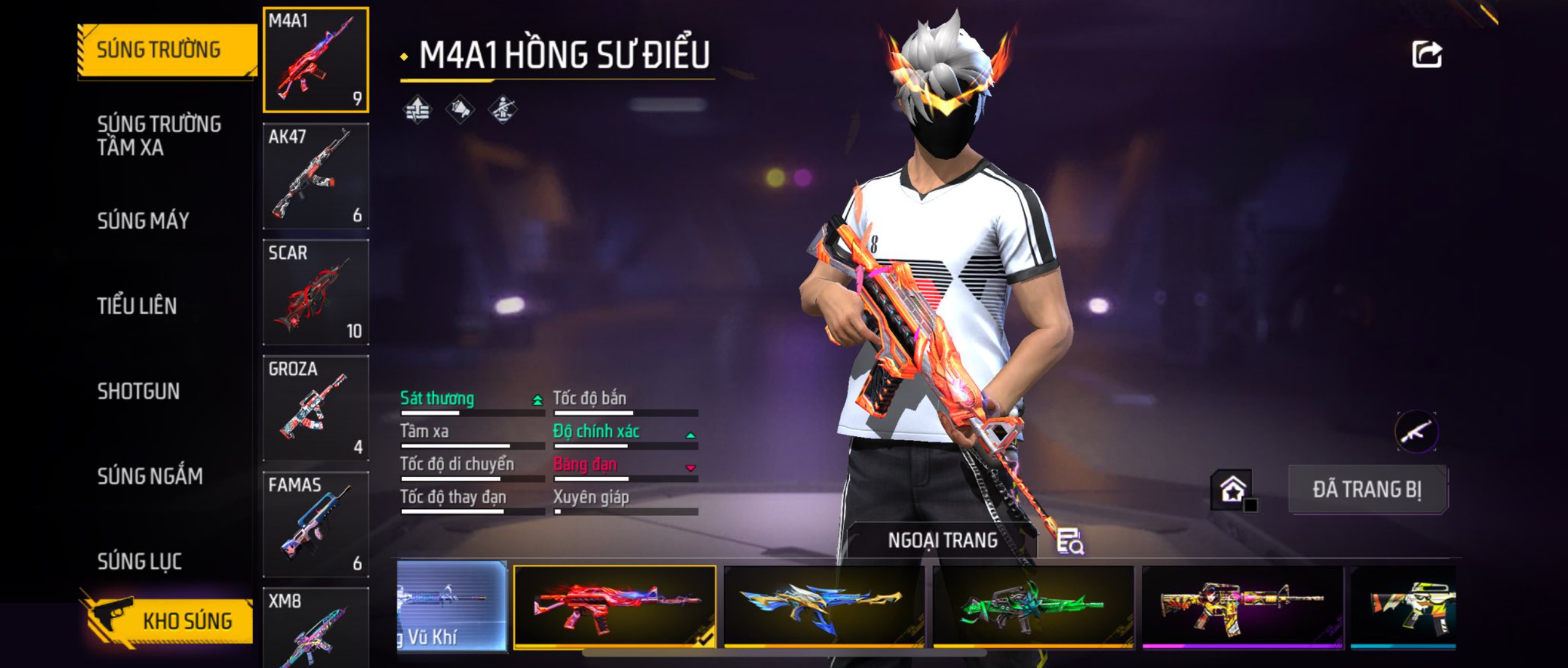
Task: Open the Súng Máy weapon category
Action: point(143,221)
